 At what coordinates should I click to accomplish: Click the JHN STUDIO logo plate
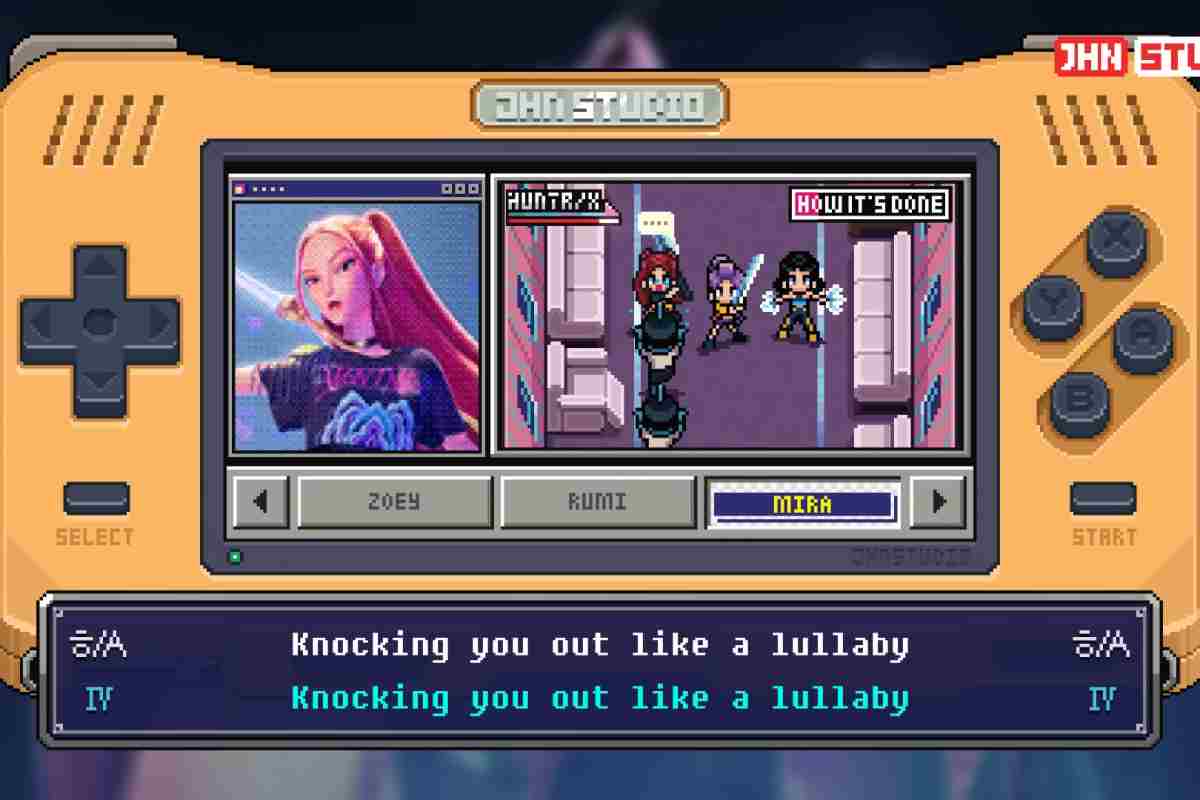[600, 105]
